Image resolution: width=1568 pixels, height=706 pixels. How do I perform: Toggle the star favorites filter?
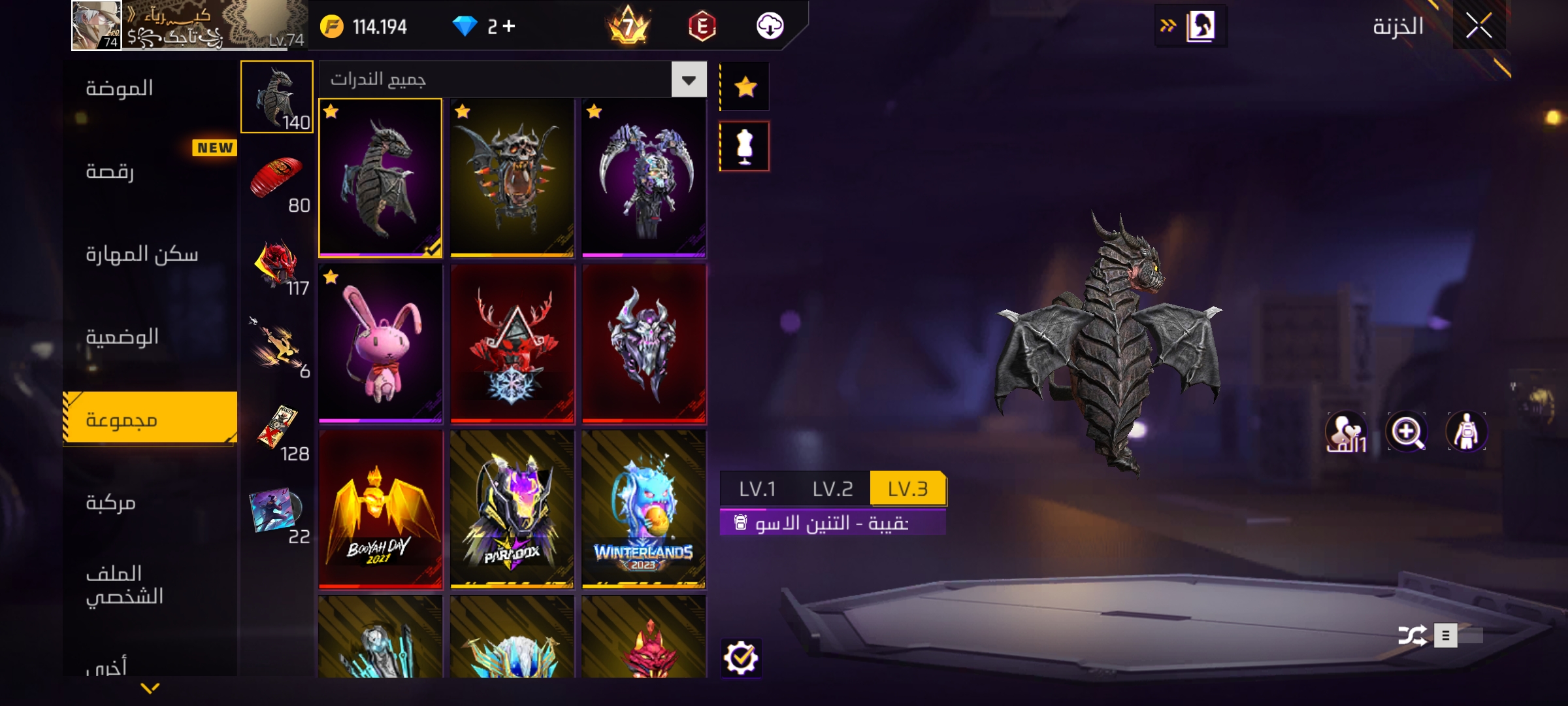[745, 87]
